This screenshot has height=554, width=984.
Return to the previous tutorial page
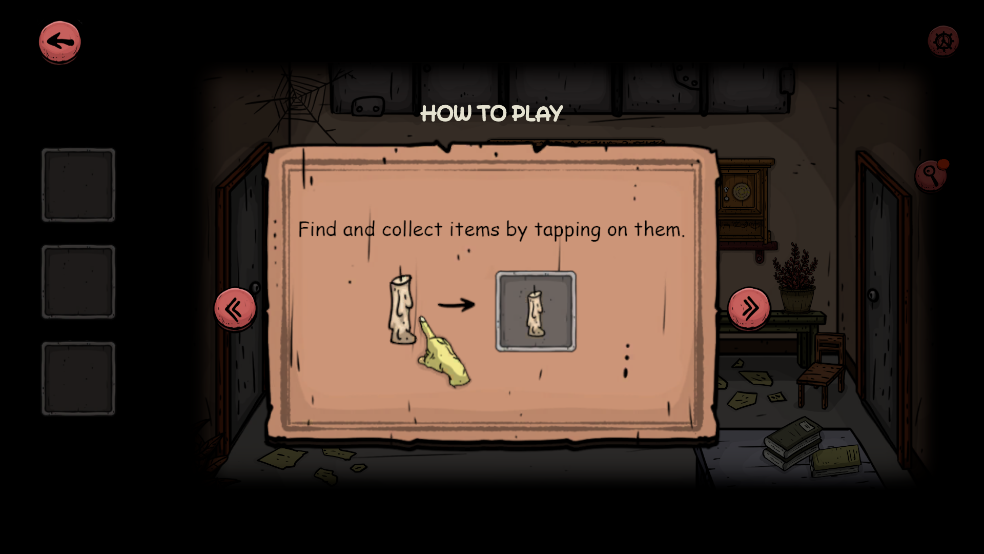click(x=235, y=308)
